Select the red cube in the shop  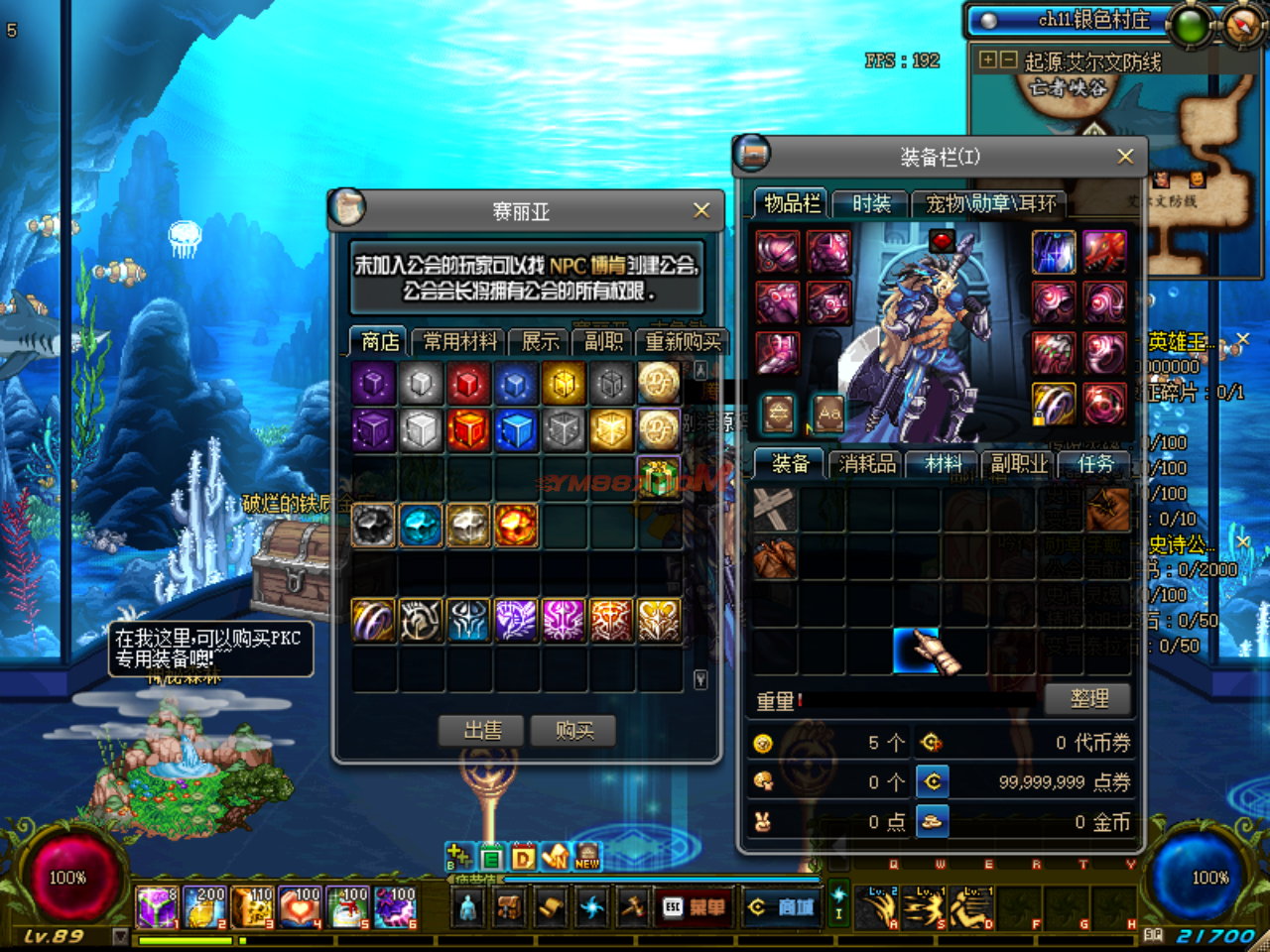pos(468,383)
